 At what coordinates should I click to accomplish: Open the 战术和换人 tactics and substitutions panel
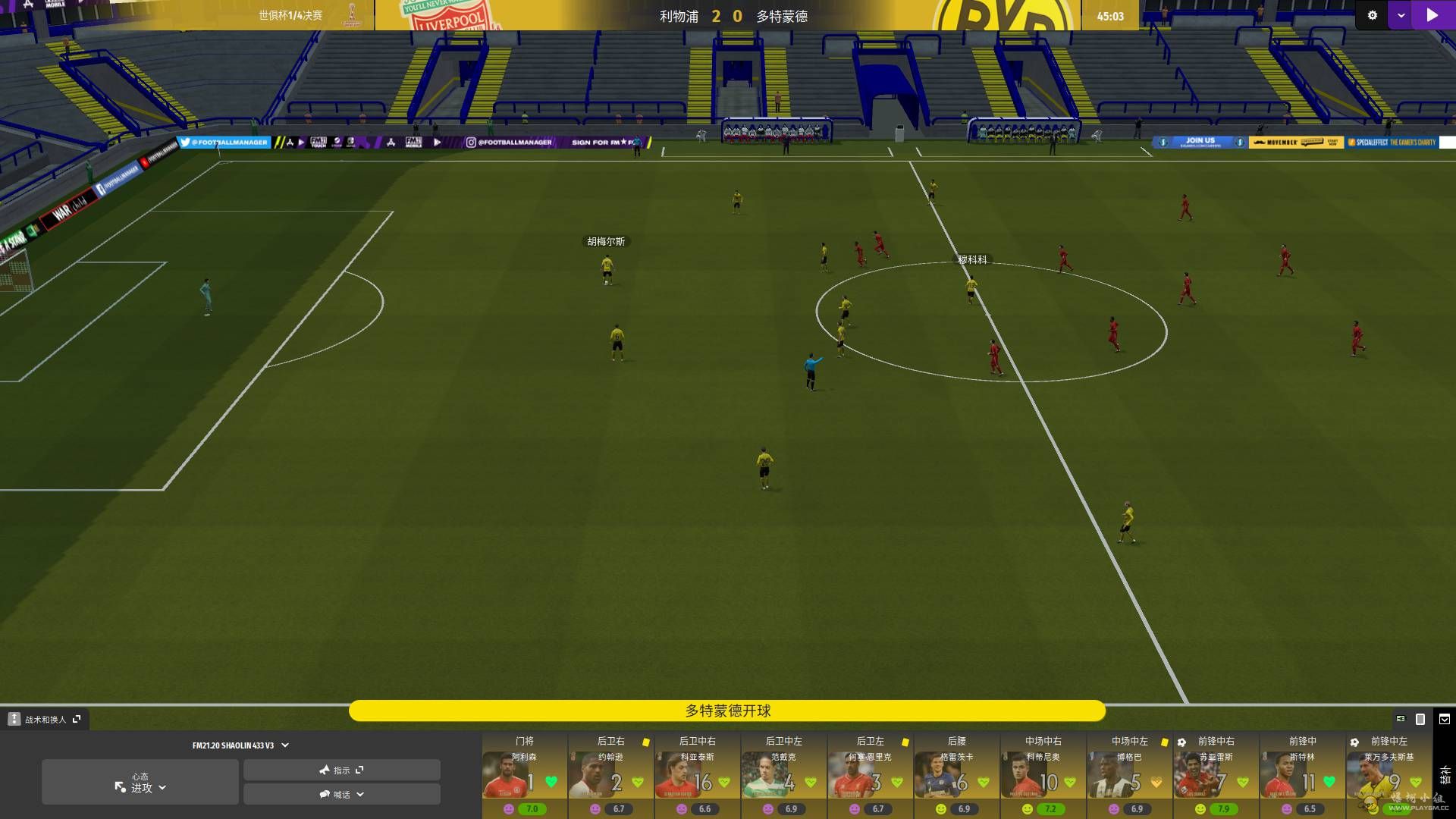click(x=45, y=719)
